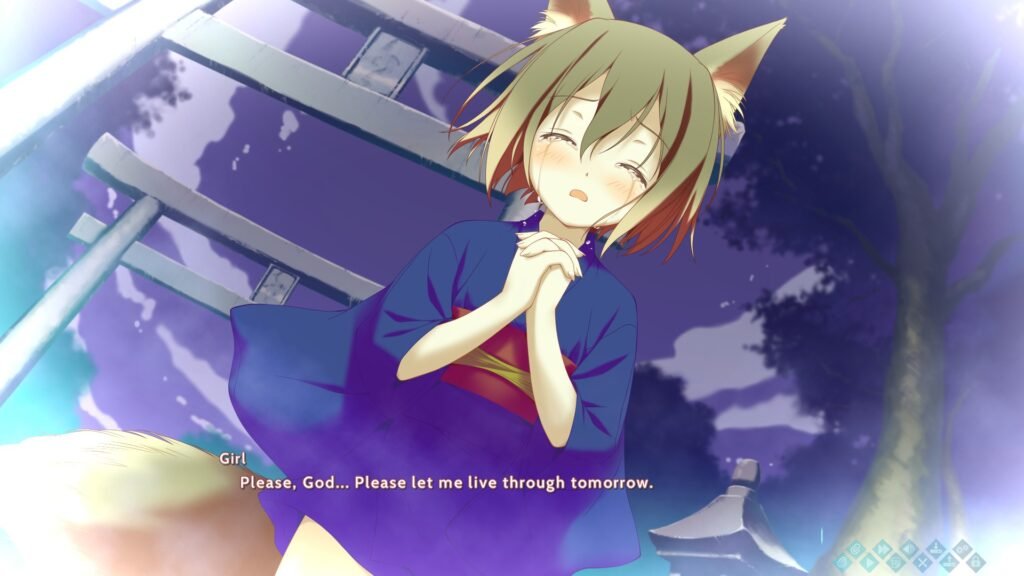Open load using the up-arrow tray icon
This screenshot has height=576, width=1024.
click(949, 563)
